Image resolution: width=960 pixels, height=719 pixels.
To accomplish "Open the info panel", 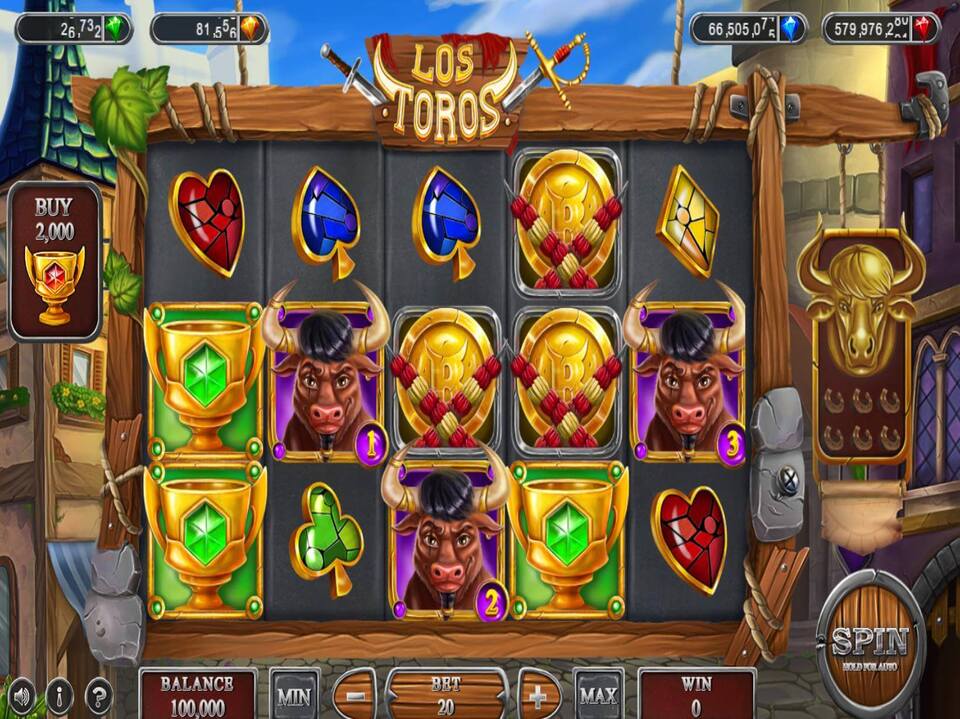I will pyautogui.click(x=59, y=694).
